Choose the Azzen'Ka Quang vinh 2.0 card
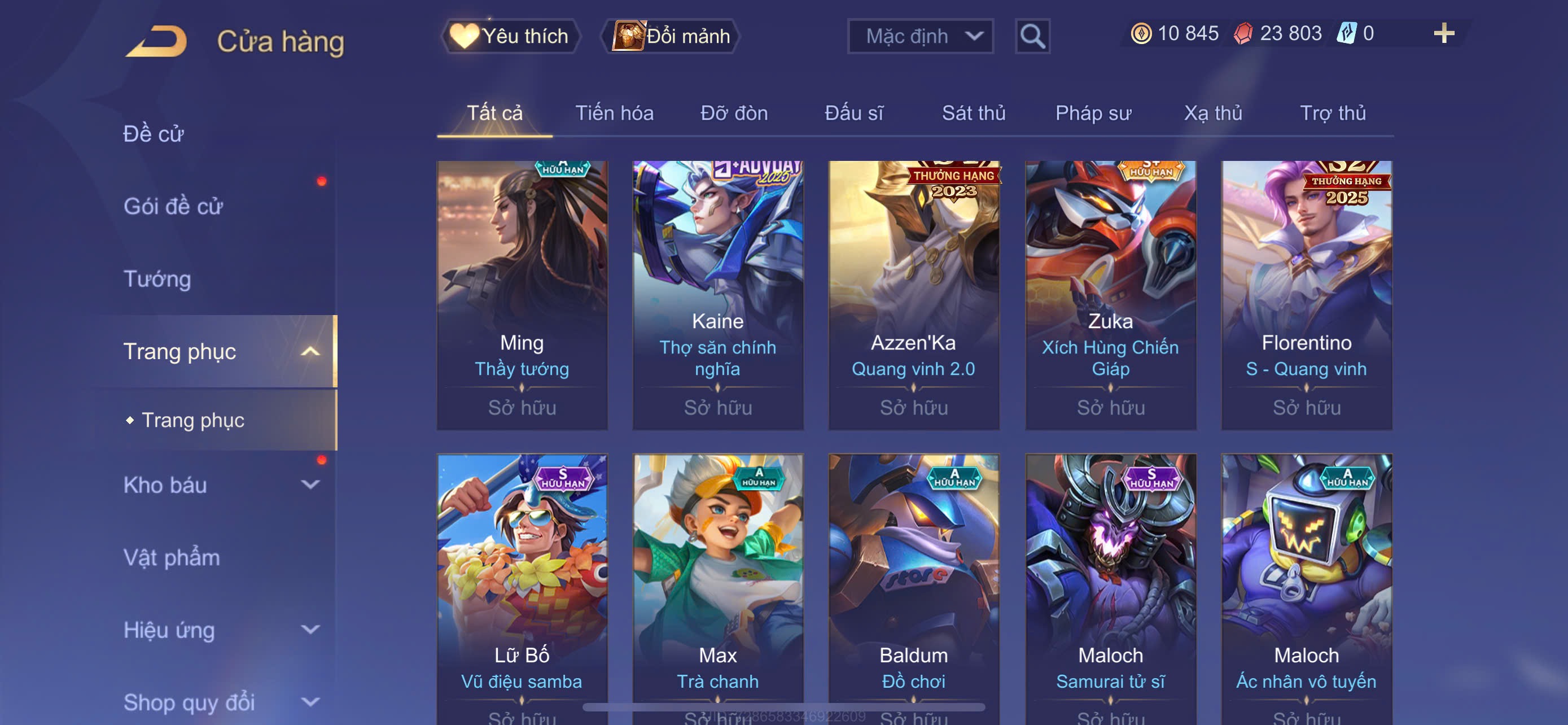The image size is (1568, 725). pos(913,295)
